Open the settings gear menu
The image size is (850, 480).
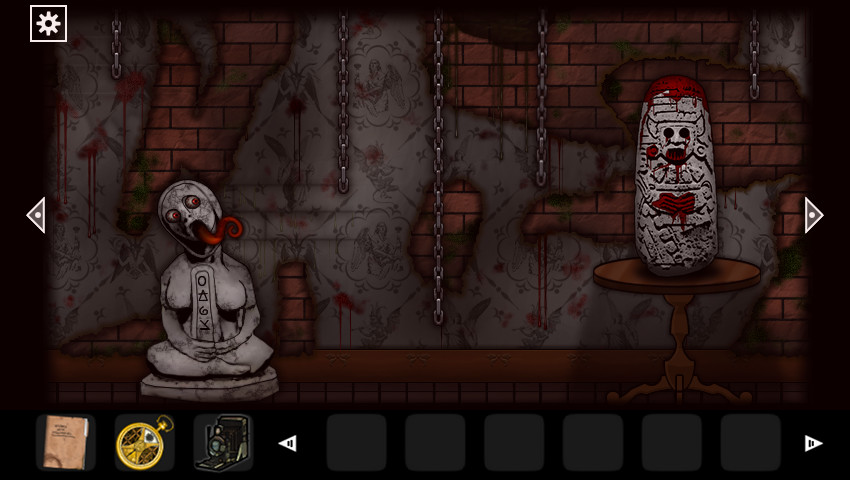pos(48,23)
